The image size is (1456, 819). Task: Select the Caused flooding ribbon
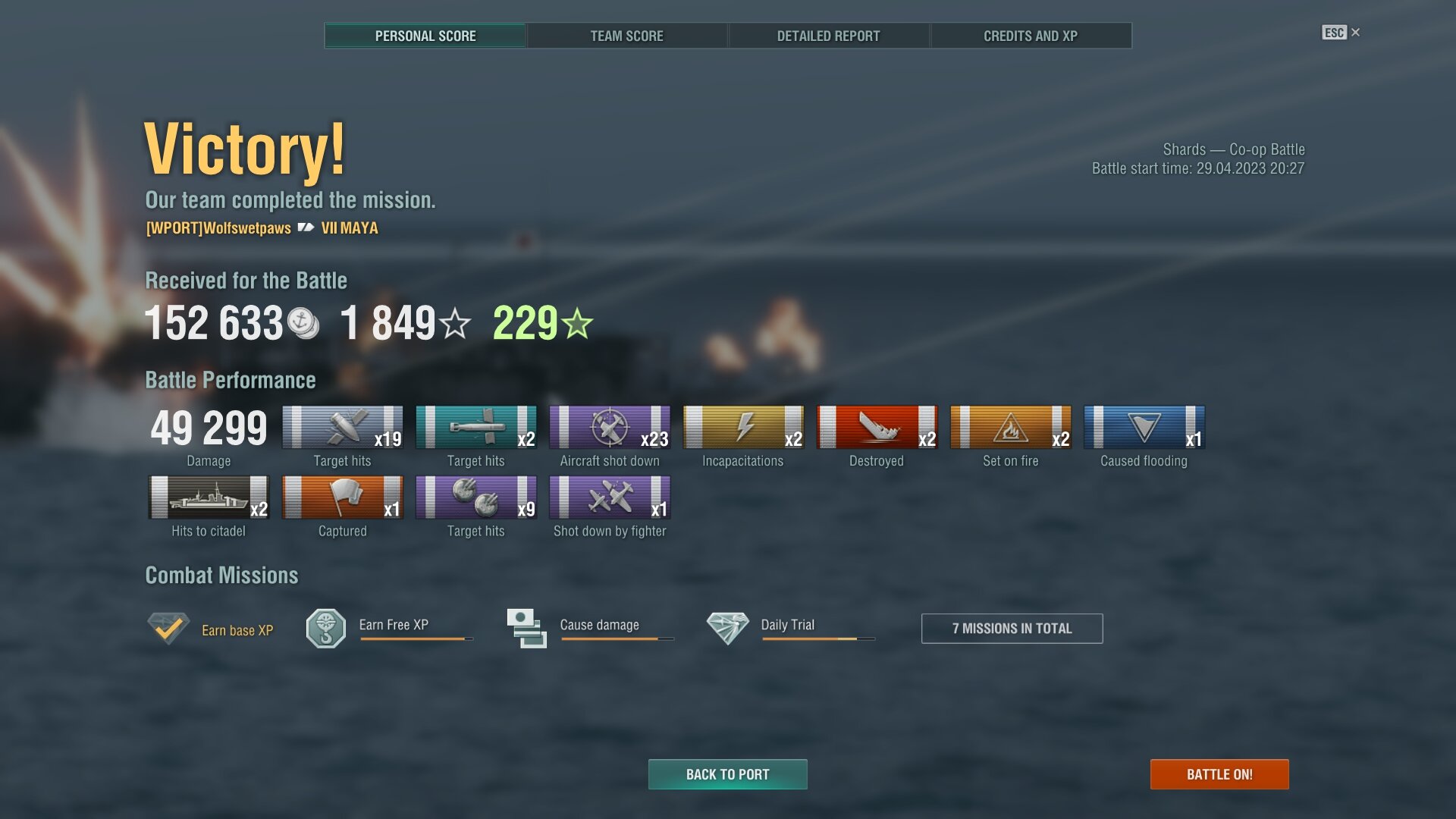[1144, 428]
